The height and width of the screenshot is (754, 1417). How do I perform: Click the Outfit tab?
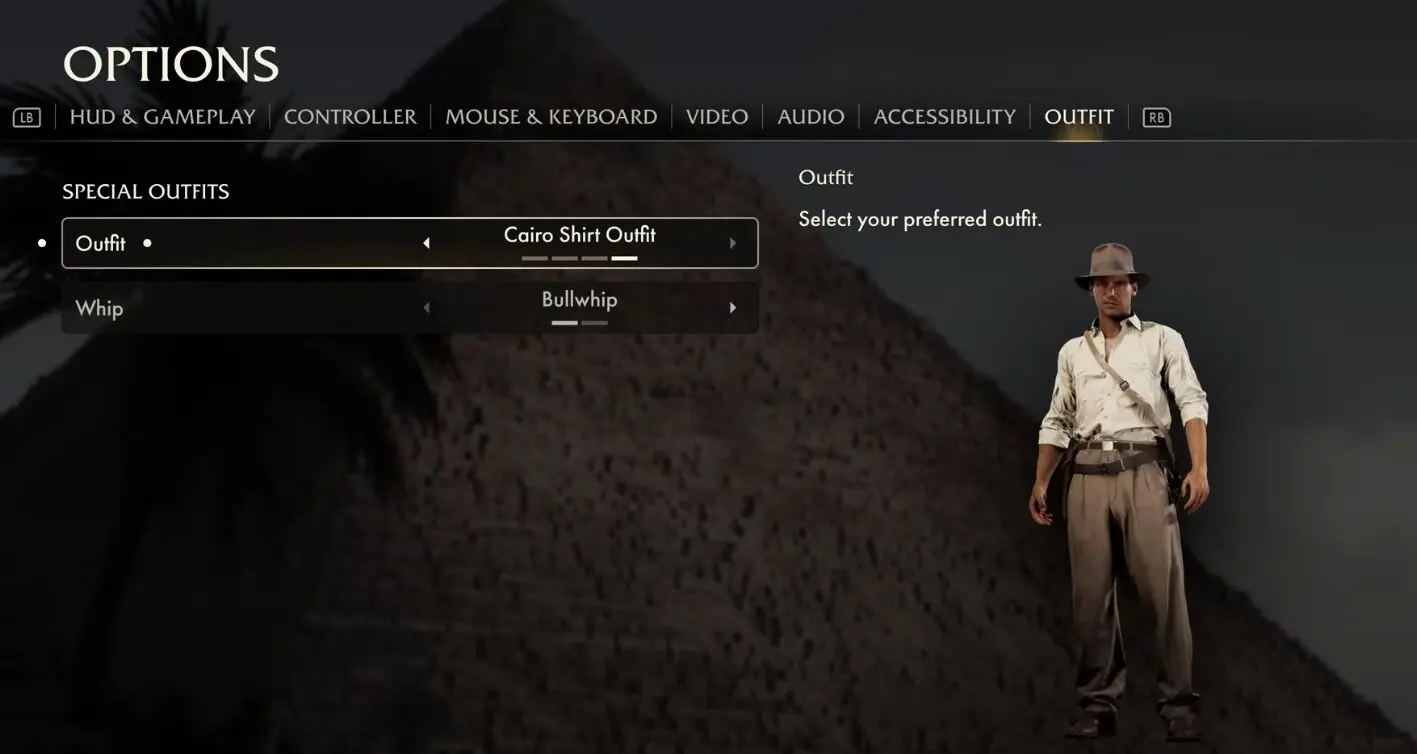click(1078, 117)
